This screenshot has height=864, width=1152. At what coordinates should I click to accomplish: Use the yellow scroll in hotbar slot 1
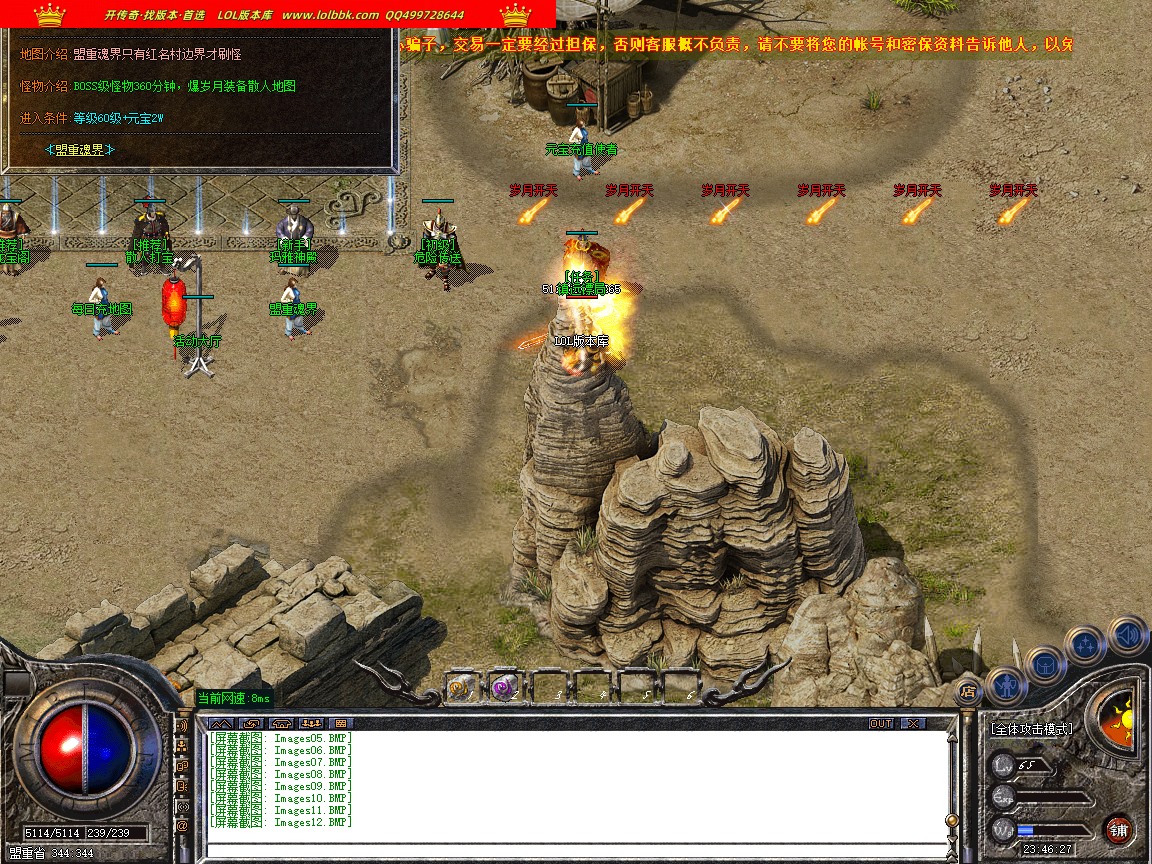pyautogui.click(x=459, y=687)
